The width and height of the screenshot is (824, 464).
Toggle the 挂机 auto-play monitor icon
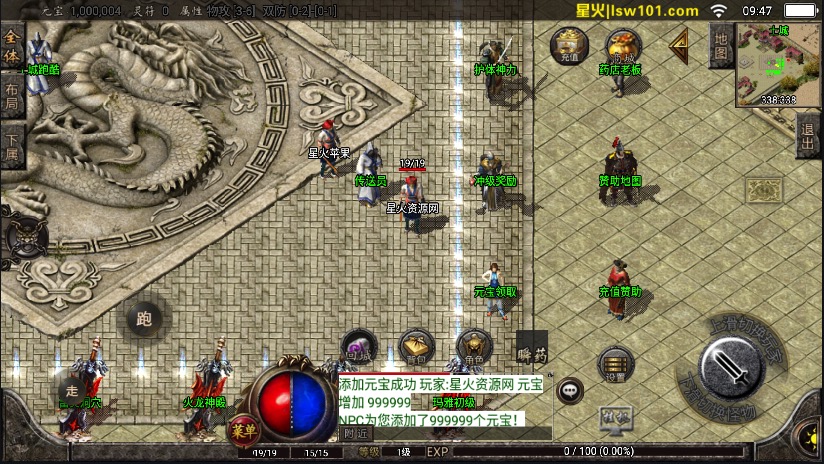pos(614,419)
